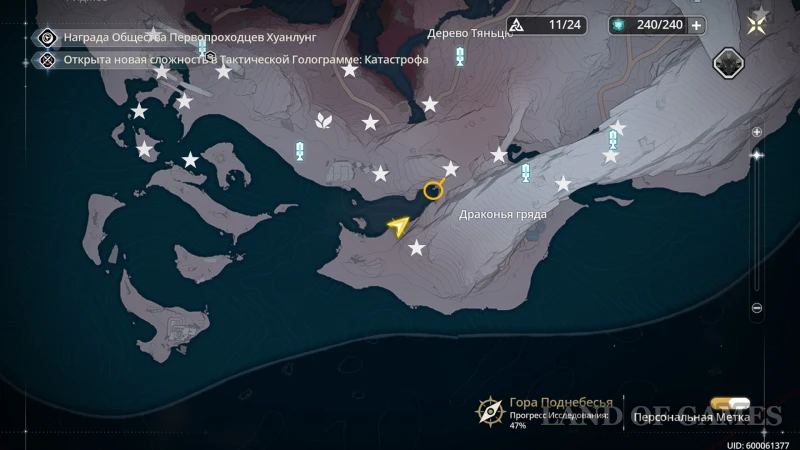Select the teleport beacon near Дерево Тяньцю

(x=460, y=56)
